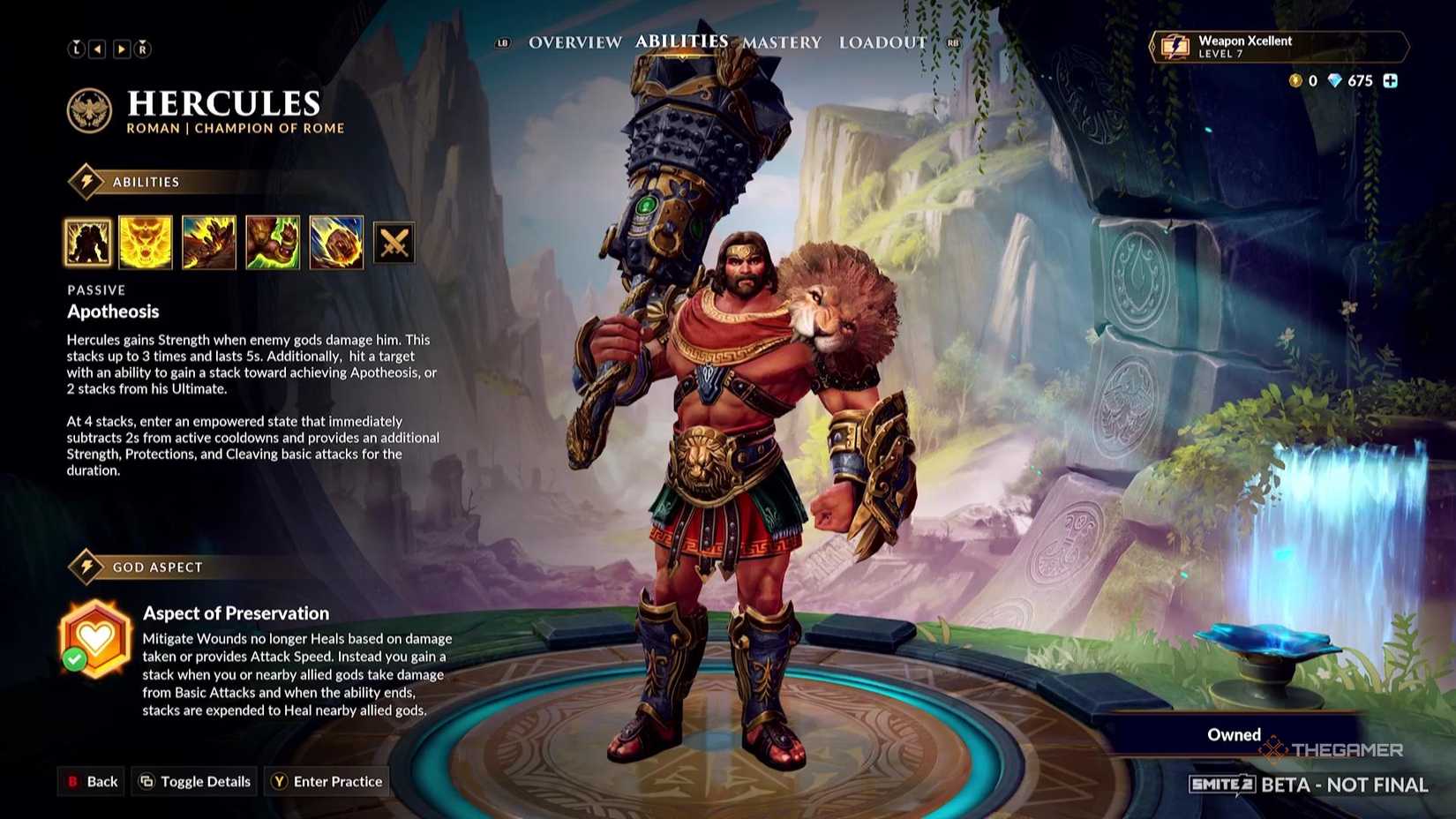Click the blue plus to buy currency
1456x819 pixels.
(1392, 81)
